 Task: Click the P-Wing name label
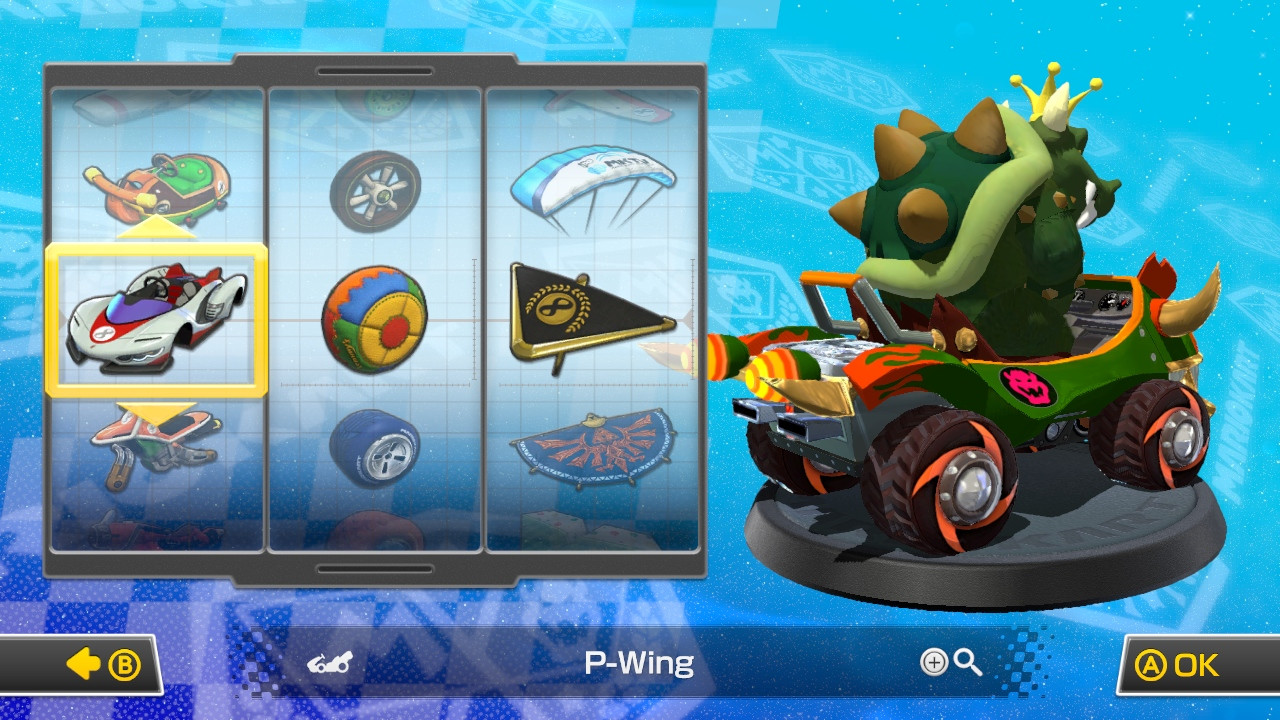(x=637, y=662)
